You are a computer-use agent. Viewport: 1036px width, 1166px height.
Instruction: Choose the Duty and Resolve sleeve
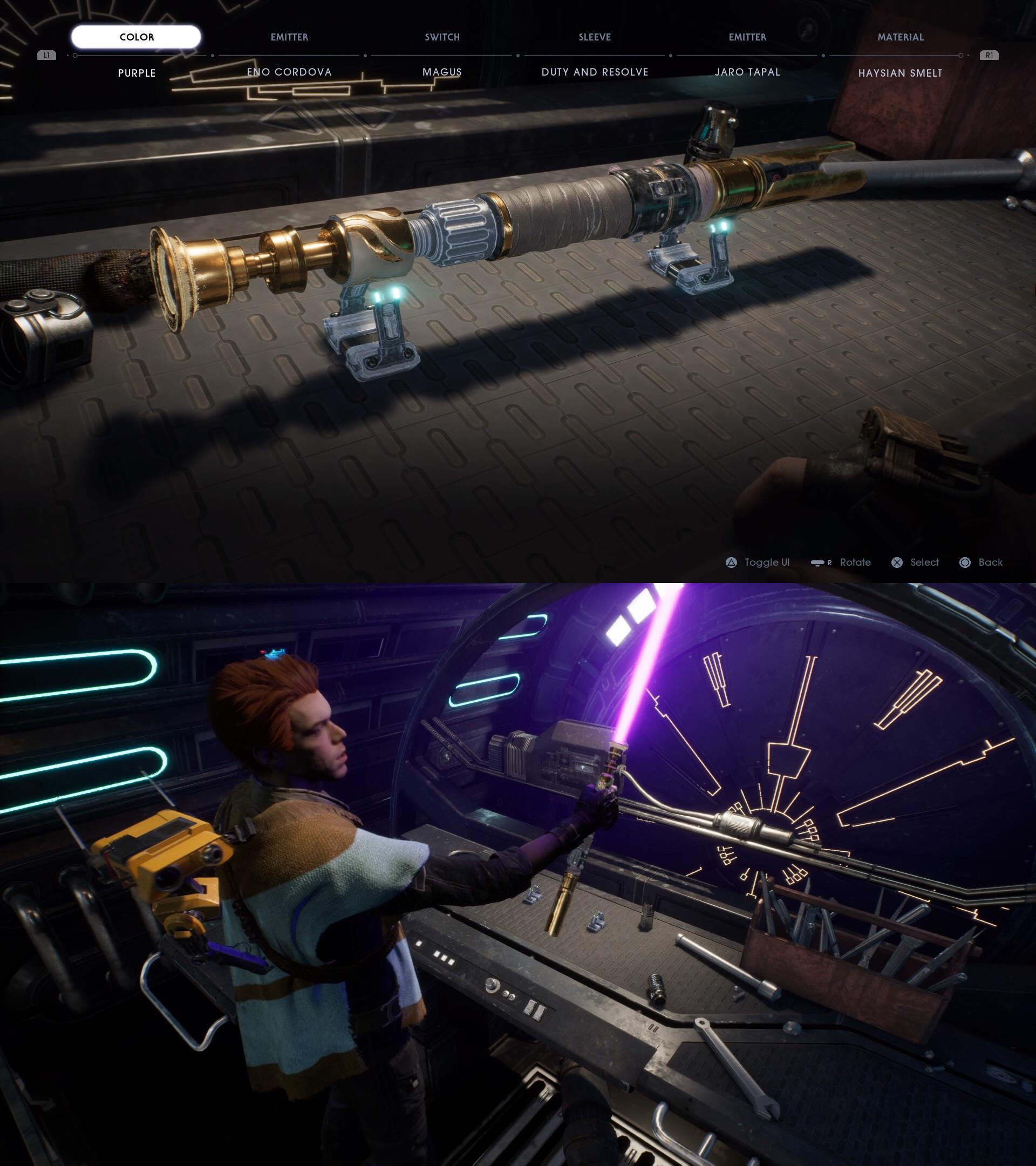point(595,72)
